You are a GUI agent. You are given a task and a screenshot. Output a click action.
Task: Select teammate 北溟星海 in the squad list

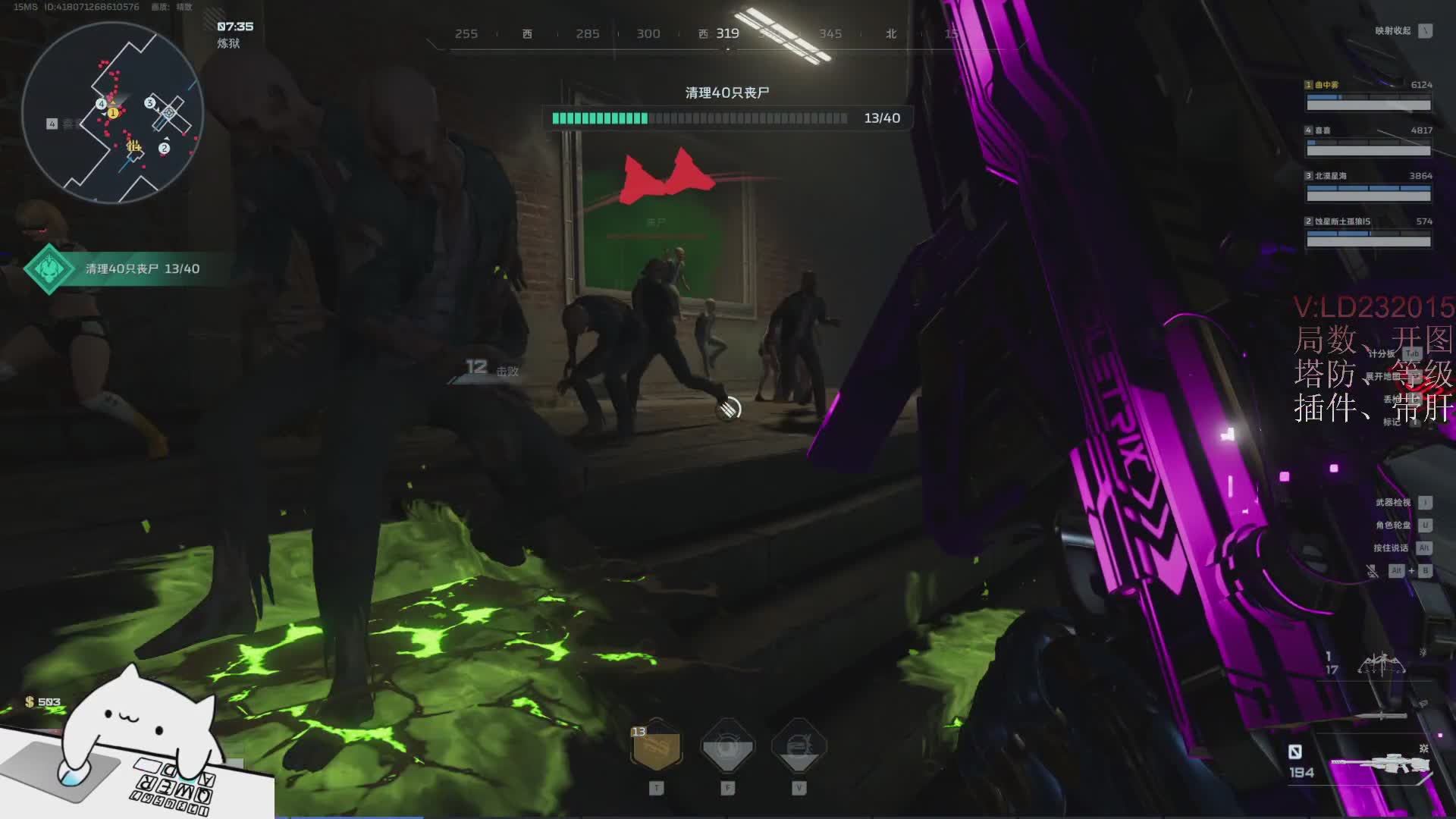[x=1368, y=187]
